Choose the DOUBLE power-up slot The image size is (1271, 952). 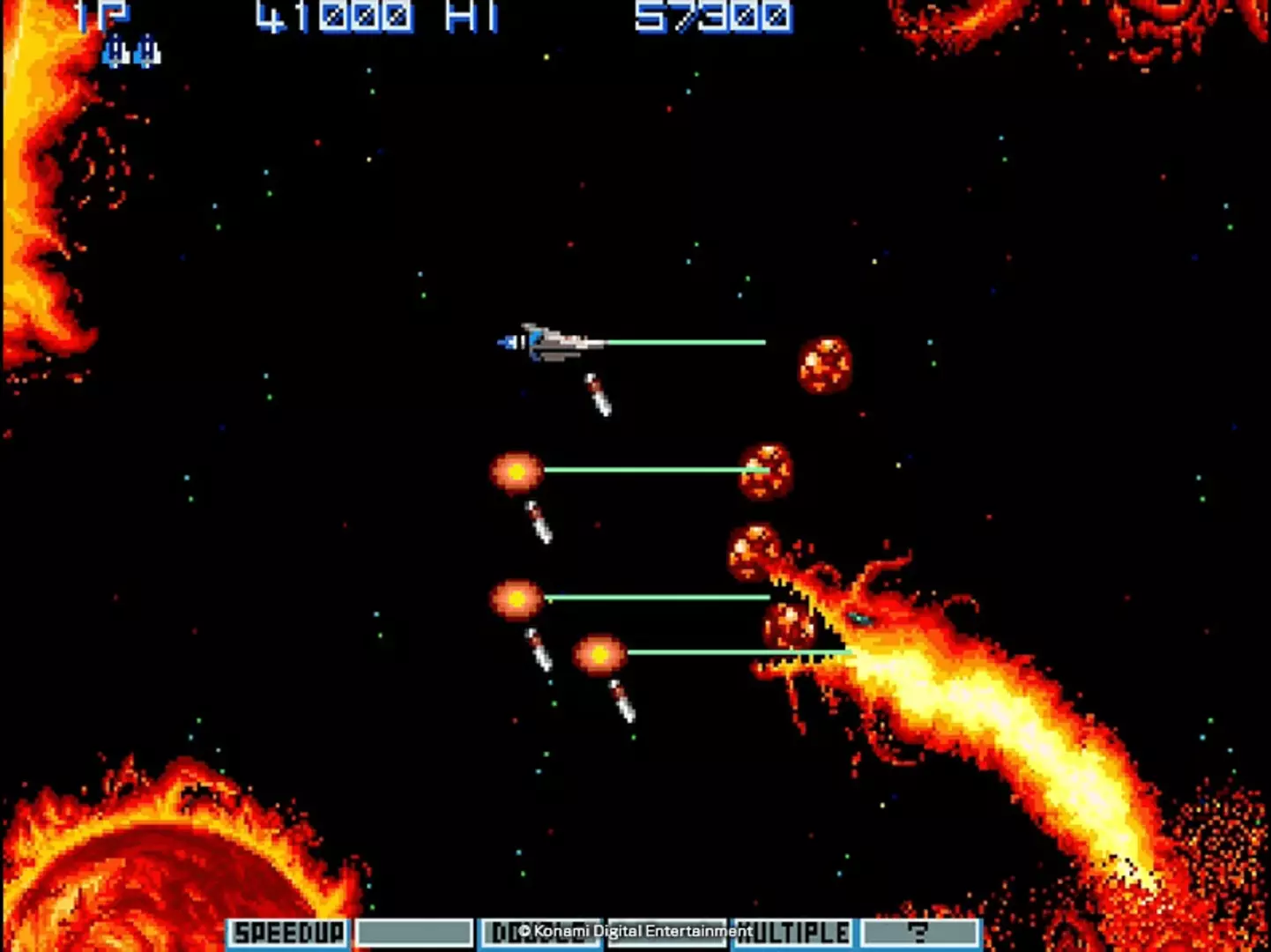(539, 933)
